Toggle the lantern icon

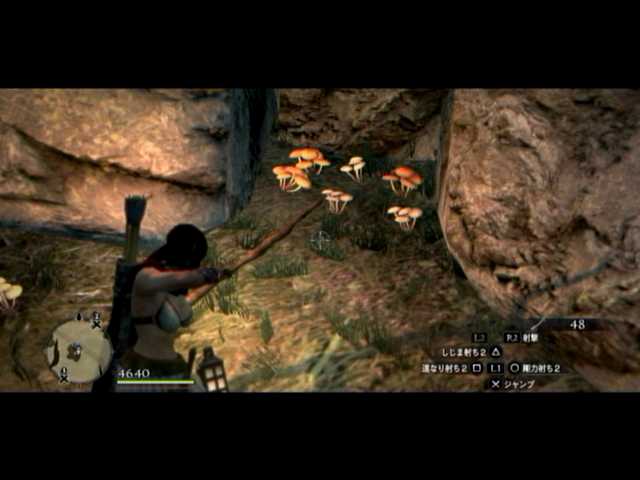pos(211,369)
